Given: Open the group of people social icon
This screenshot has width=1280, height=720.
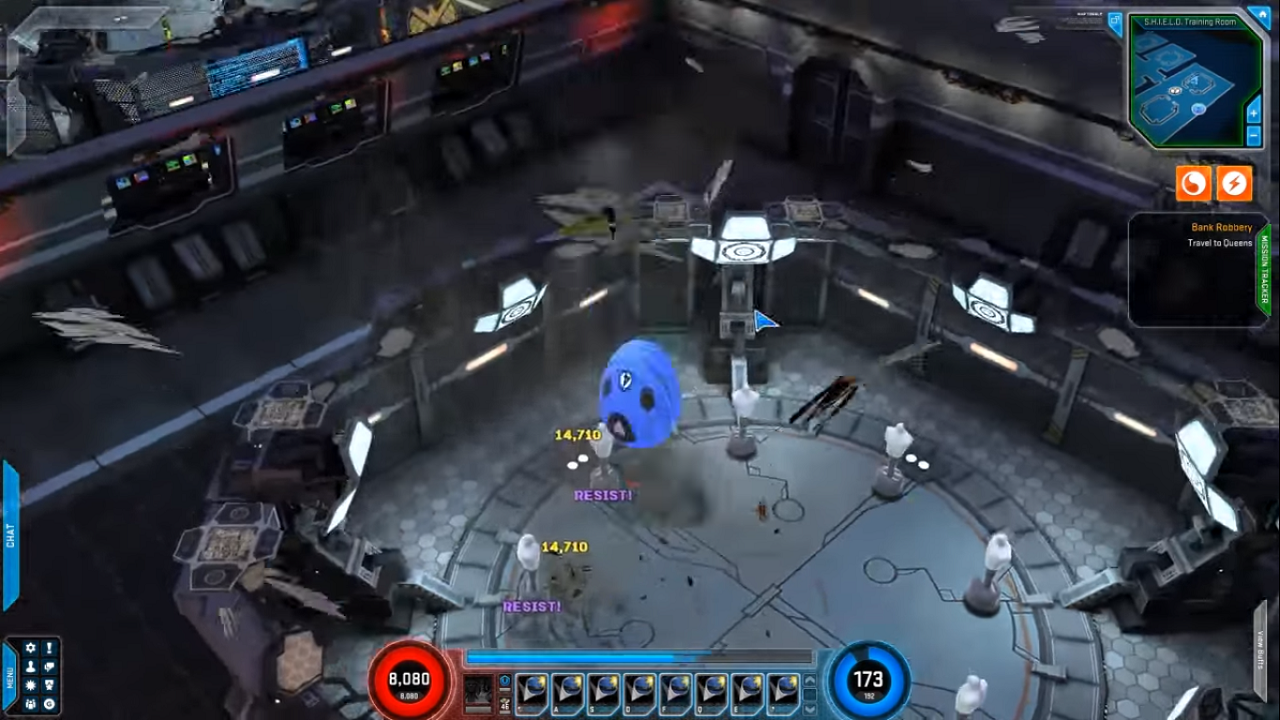Looking at the screenshot, I should (x=30, y=703).
